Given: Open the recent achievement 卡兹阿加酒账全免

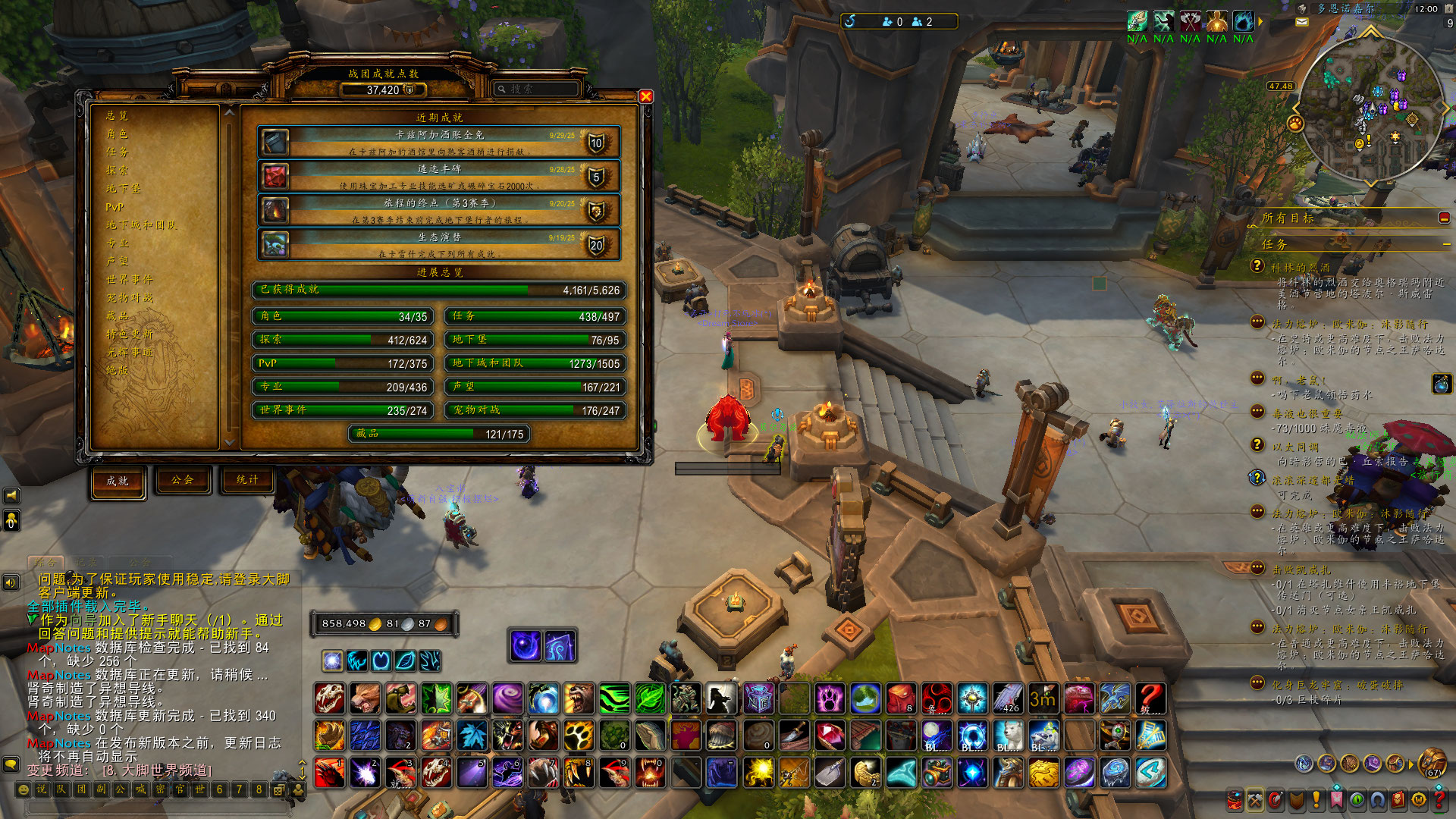Looking at the screenshot, I should click(x=439, y=142).
